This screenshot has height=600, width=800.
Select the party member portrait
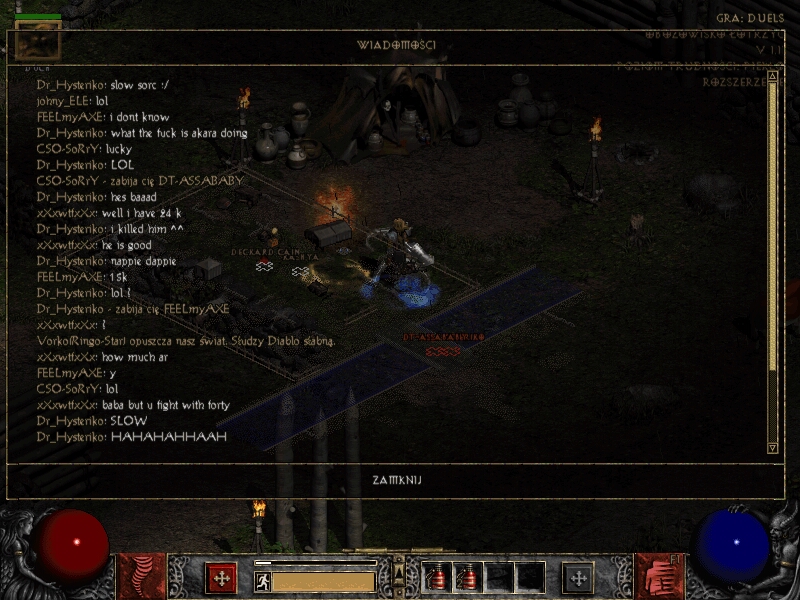pyautogui.click(x=38, y=40)
